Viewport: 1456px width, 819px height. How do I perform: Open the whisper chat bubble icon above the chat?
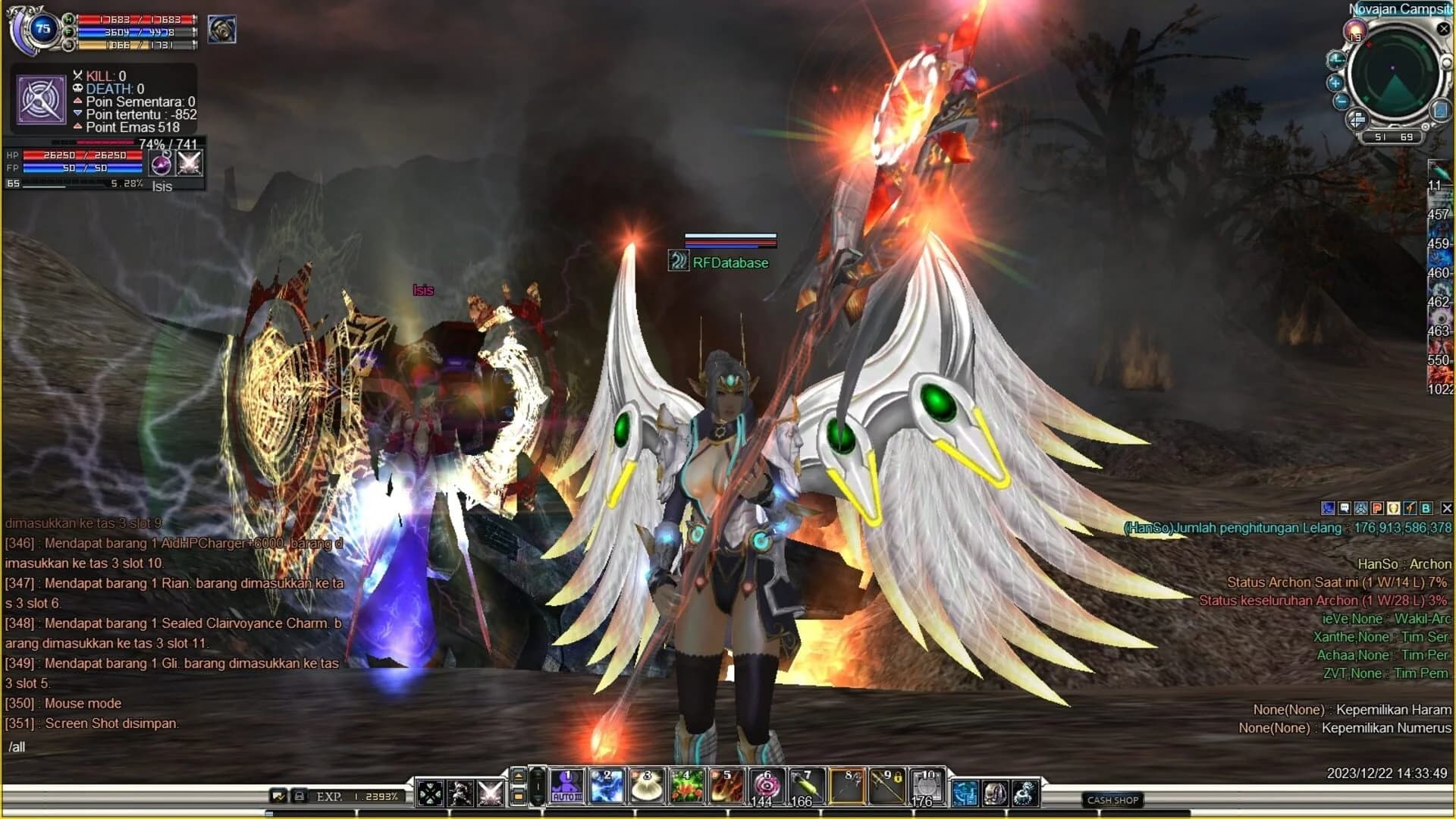pyautogui.click(x=1343, y=509)
